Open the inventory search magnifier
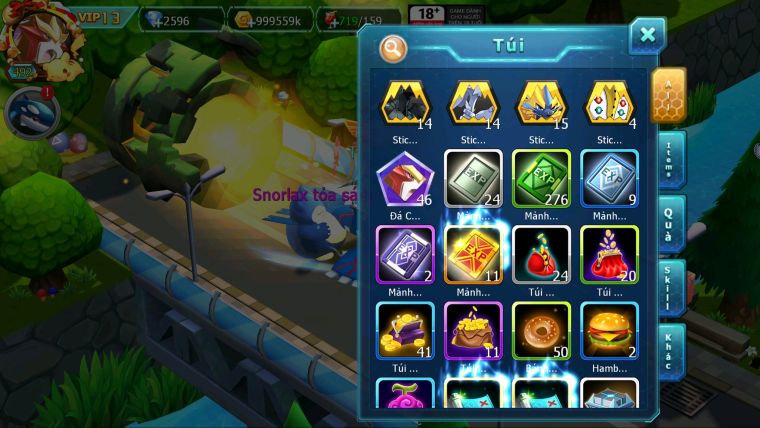 393,47
